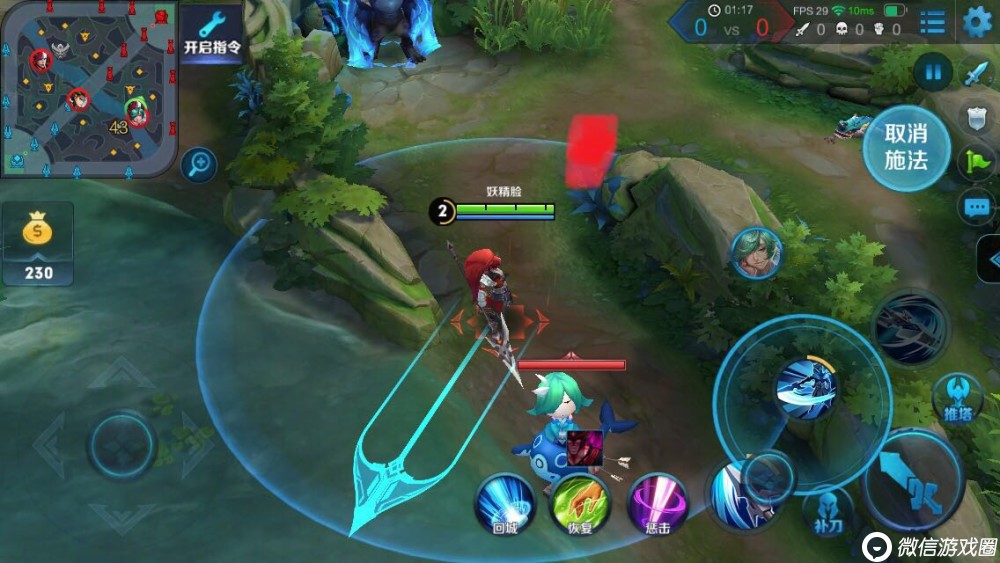Screen dimensions: 1000x563
Task: Select the sword attack signal icon
Action: [x=976, y=73]
